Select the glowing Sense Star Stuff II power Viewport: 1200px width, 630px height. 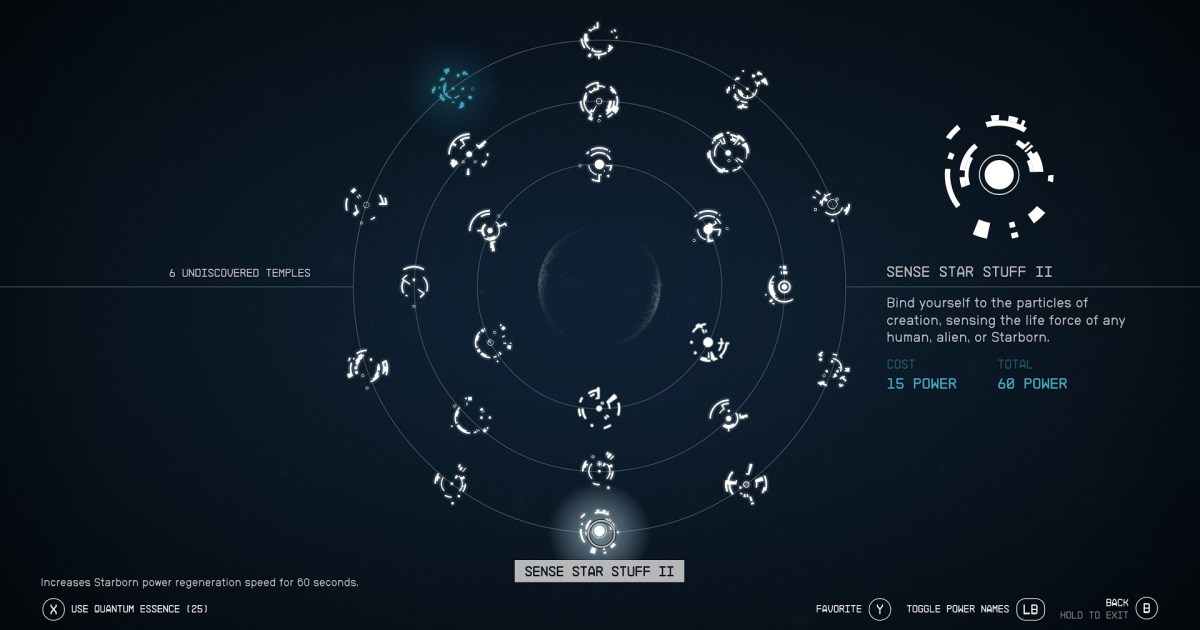599,530
